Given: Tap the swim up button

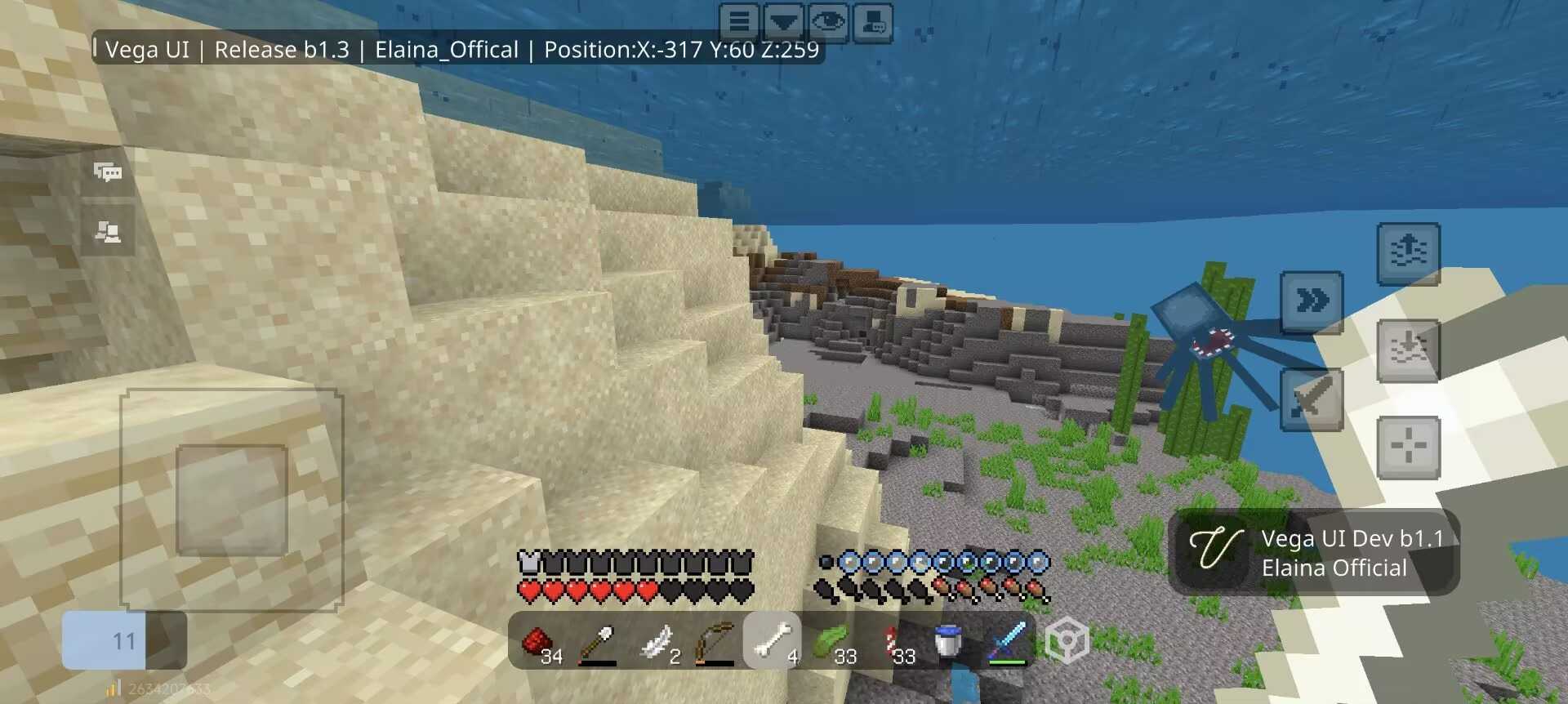Looking at the screenshot, I should tap(1408, 253).
